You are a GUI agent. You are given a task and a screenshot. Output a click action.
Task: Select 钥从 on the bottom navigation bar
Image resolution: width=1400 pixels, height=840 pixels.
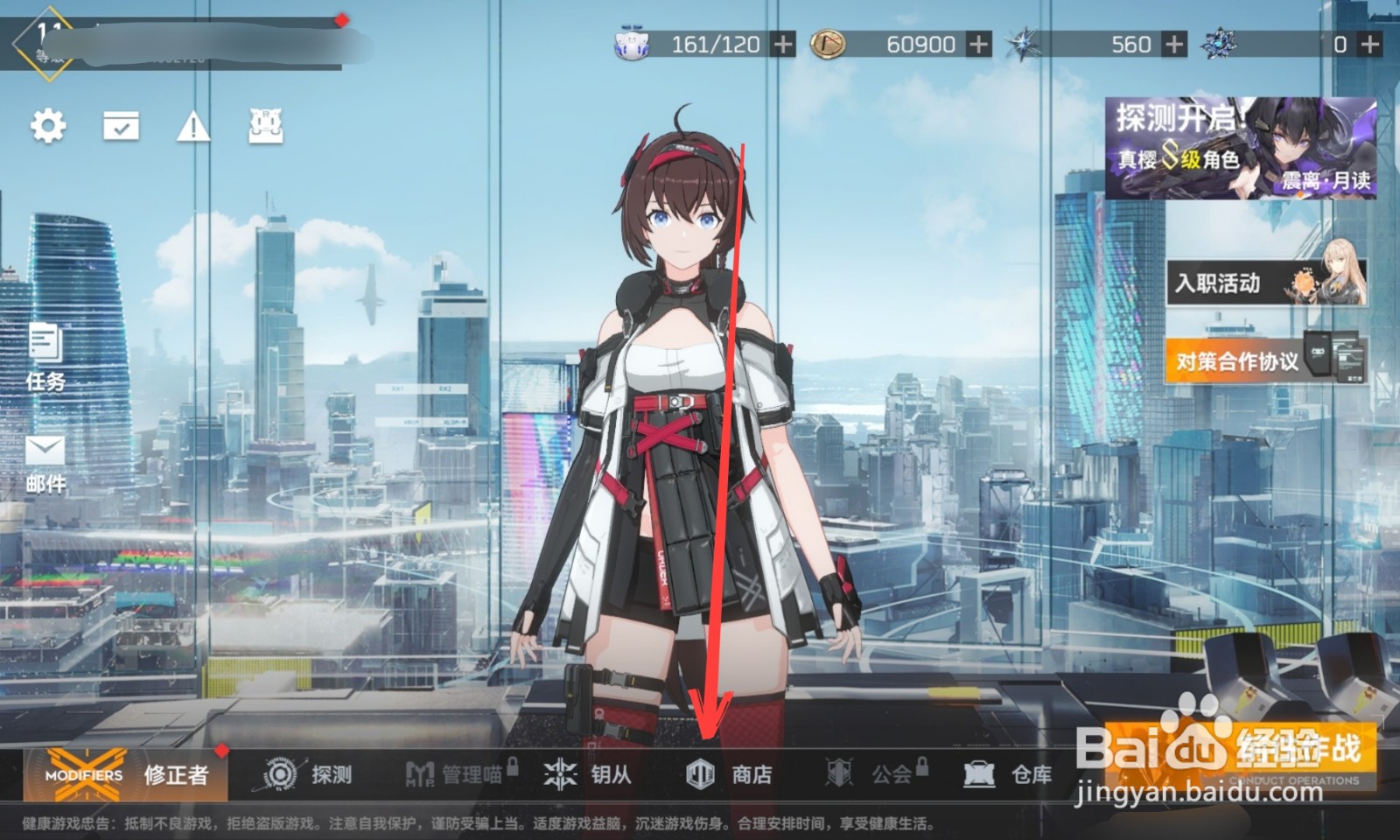click(x=586, y=775)
